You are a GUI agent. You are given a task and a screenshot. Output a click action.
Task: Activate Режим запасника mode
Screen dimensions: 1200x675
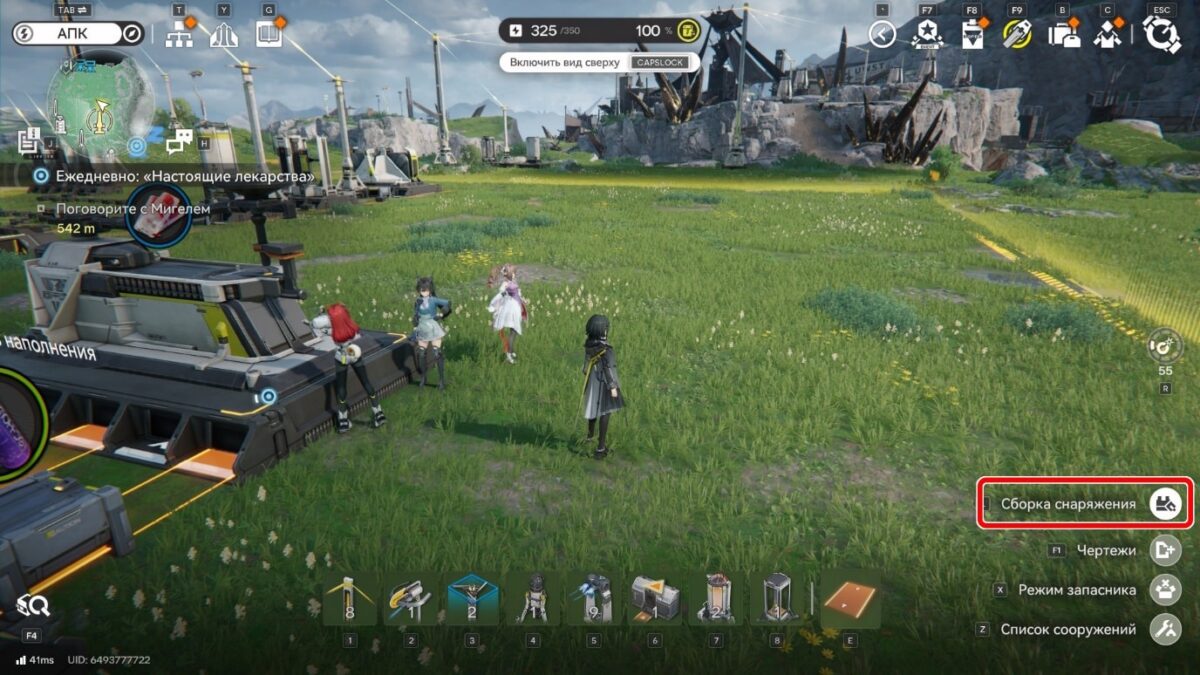[x=1165, y=590]
